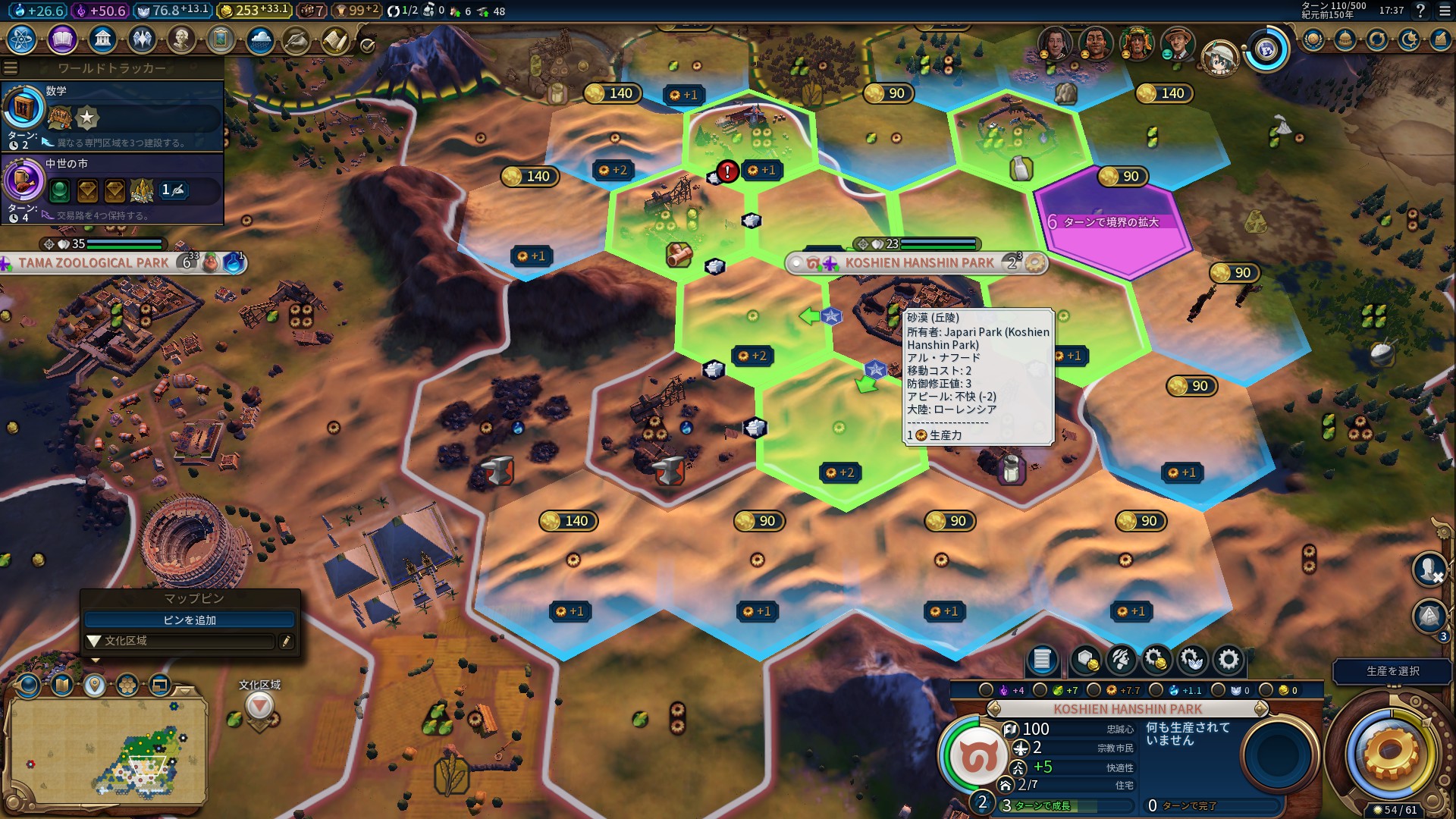Purchase a tile with hexagon-and-coin icon
1456x819 pixels.
click(x=1085, y=660)
